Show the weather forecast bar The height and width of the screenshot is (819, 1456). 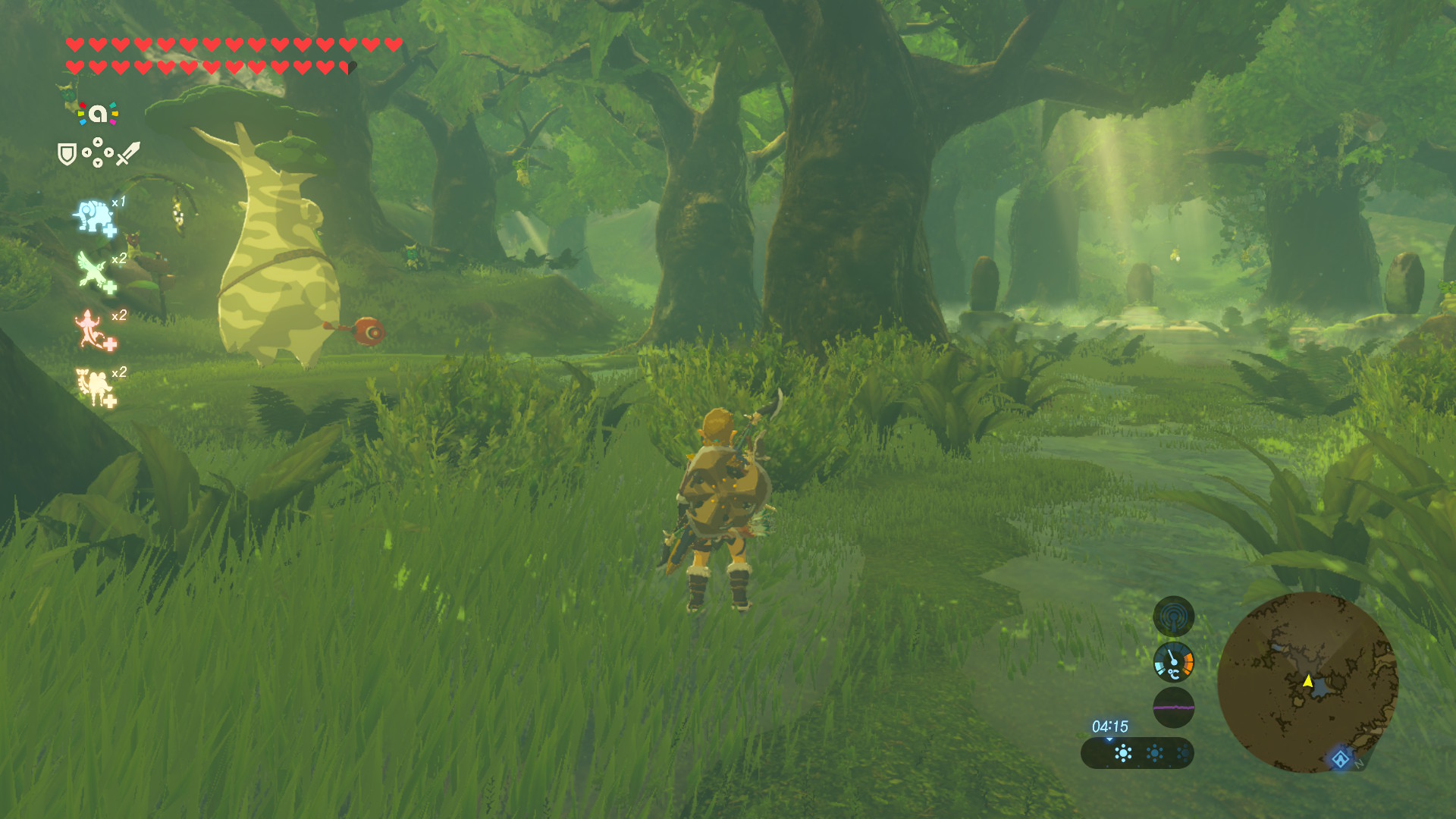[x=1137, y=753]
